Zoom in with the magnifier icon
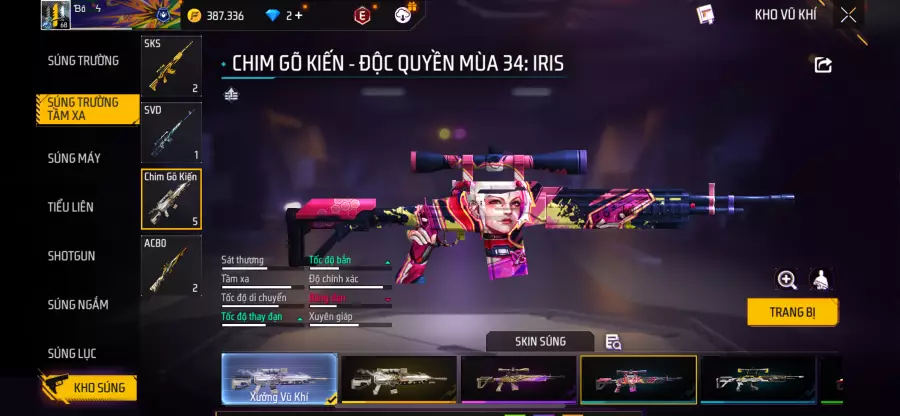900x416 pixels. click(787, 280)
